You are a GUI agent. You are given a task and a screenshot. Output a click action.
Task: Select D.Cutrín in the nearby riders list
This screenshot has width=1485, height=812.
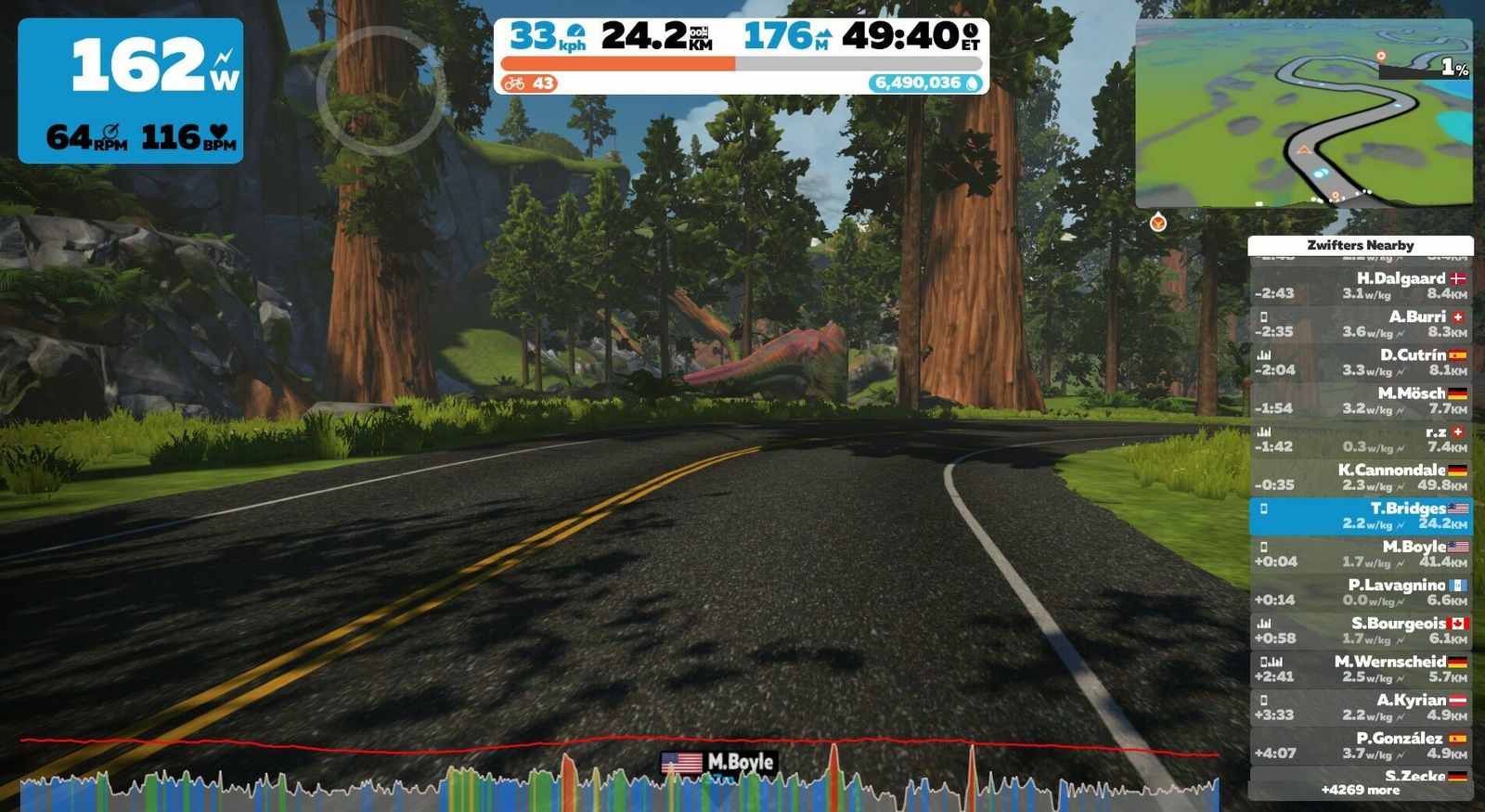[x=1360, y=362]
